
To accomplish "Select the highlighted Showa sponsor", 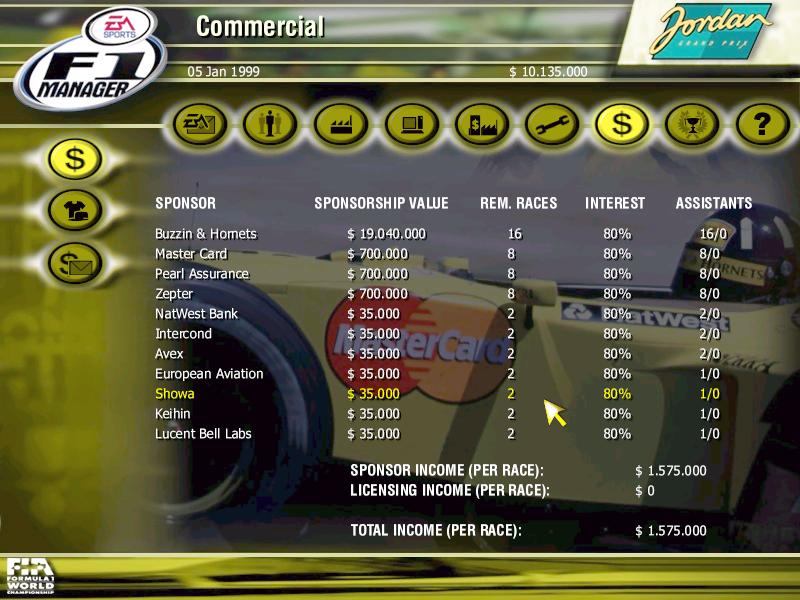I will click(x=175, y=394).
